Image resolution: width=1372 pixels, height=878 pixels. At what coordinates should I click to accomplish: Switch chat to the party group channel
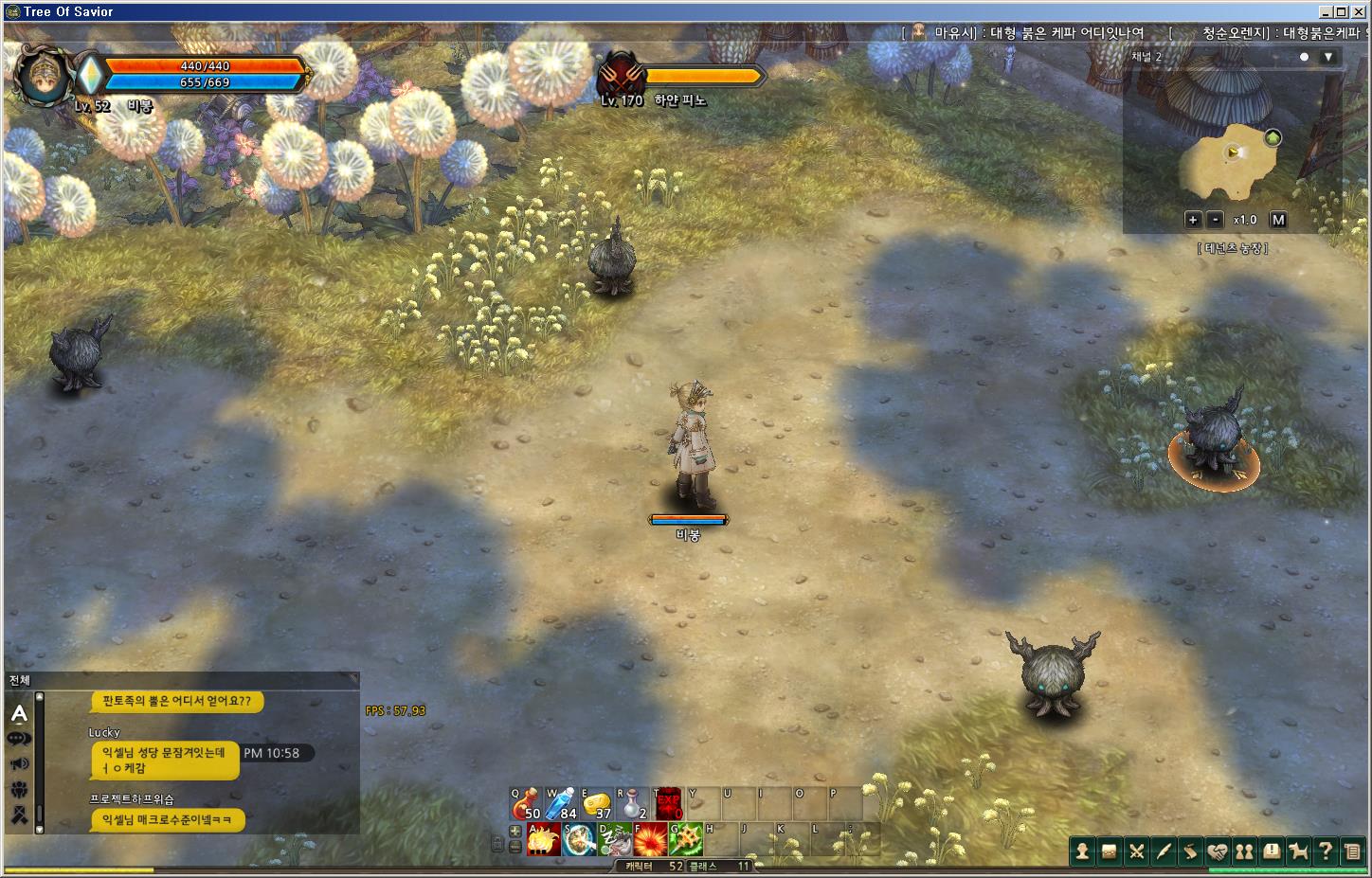point(19,789)
